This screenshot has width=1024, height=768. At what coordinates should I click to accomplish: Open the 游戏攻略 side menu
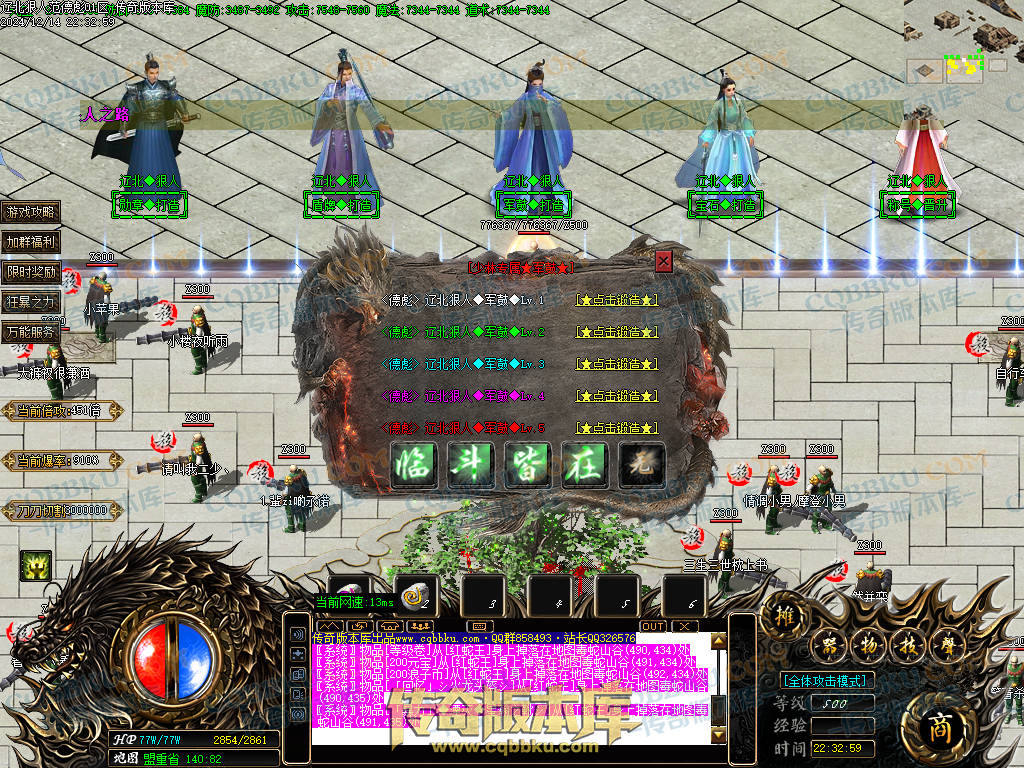click(30, 212)
